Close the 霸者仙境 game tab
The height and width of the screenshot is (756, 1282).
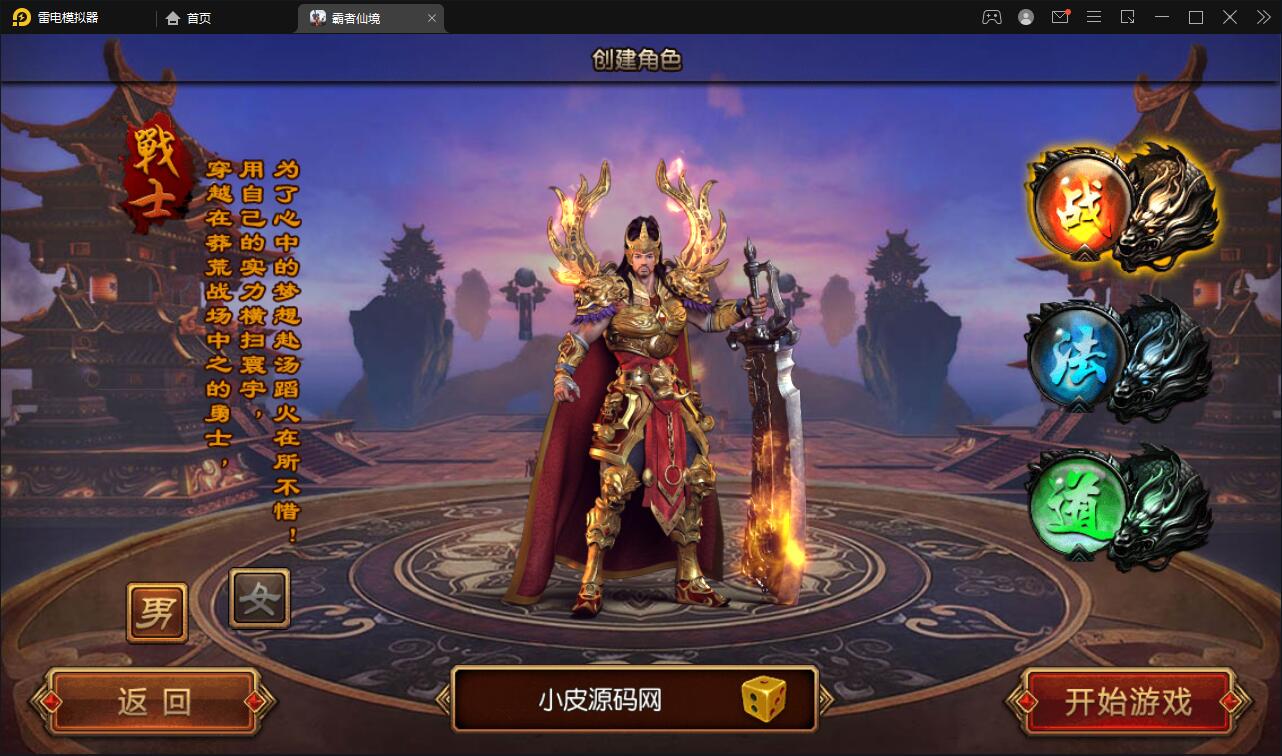[431, 17]
